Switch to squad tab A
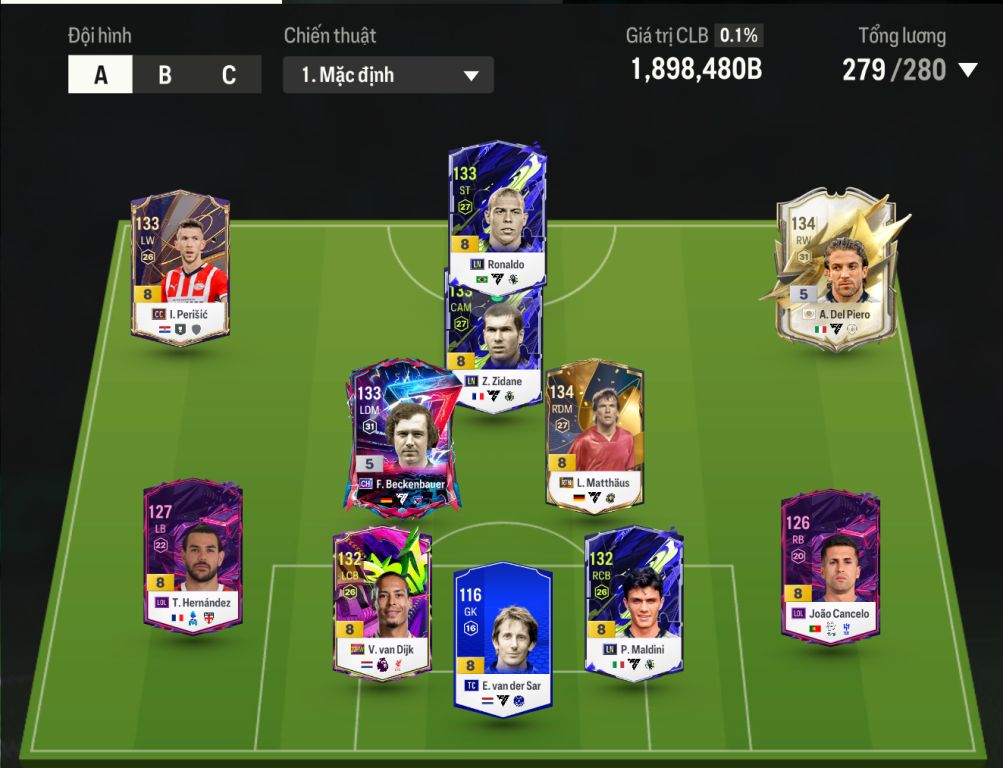The height and width of the screenshot is (768, 1003). 100,75
